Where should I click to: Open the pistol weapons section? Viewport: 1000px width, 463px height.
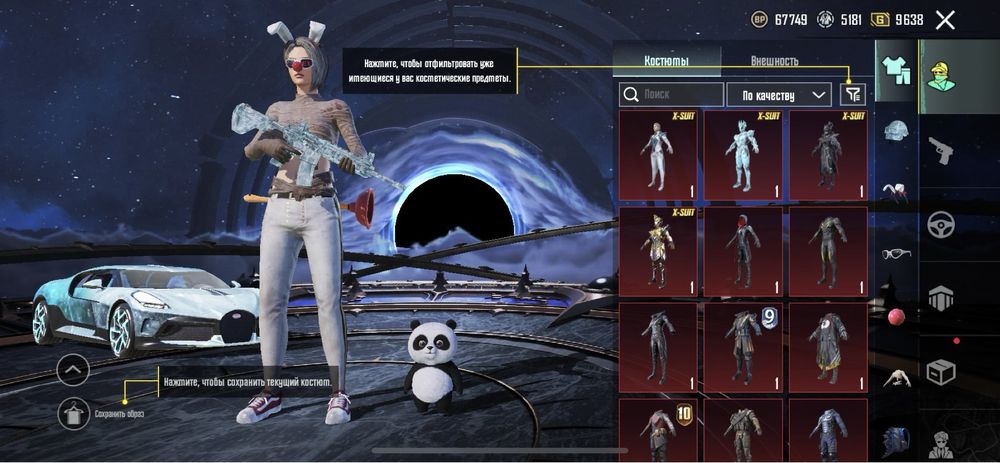(942, 151)
